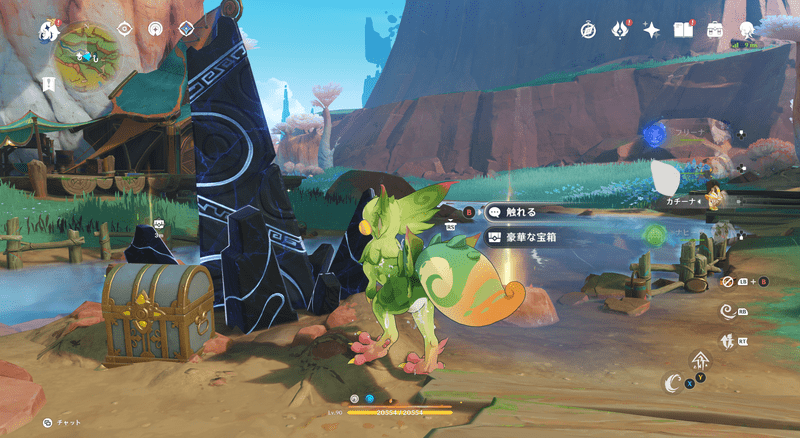800x438 pixels.
Task: Open the events icon with red alert
Action: coord(620,30)
